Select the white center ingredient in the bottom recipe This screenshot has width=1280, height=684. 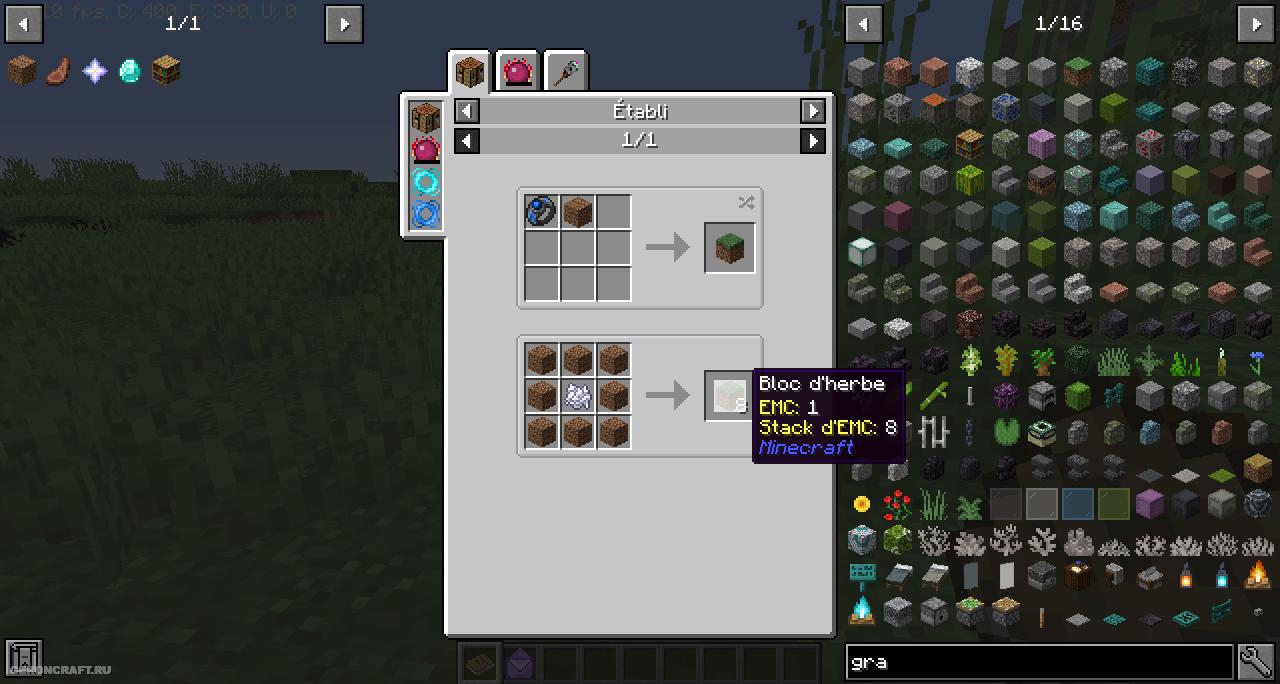(x=577, y=396)
